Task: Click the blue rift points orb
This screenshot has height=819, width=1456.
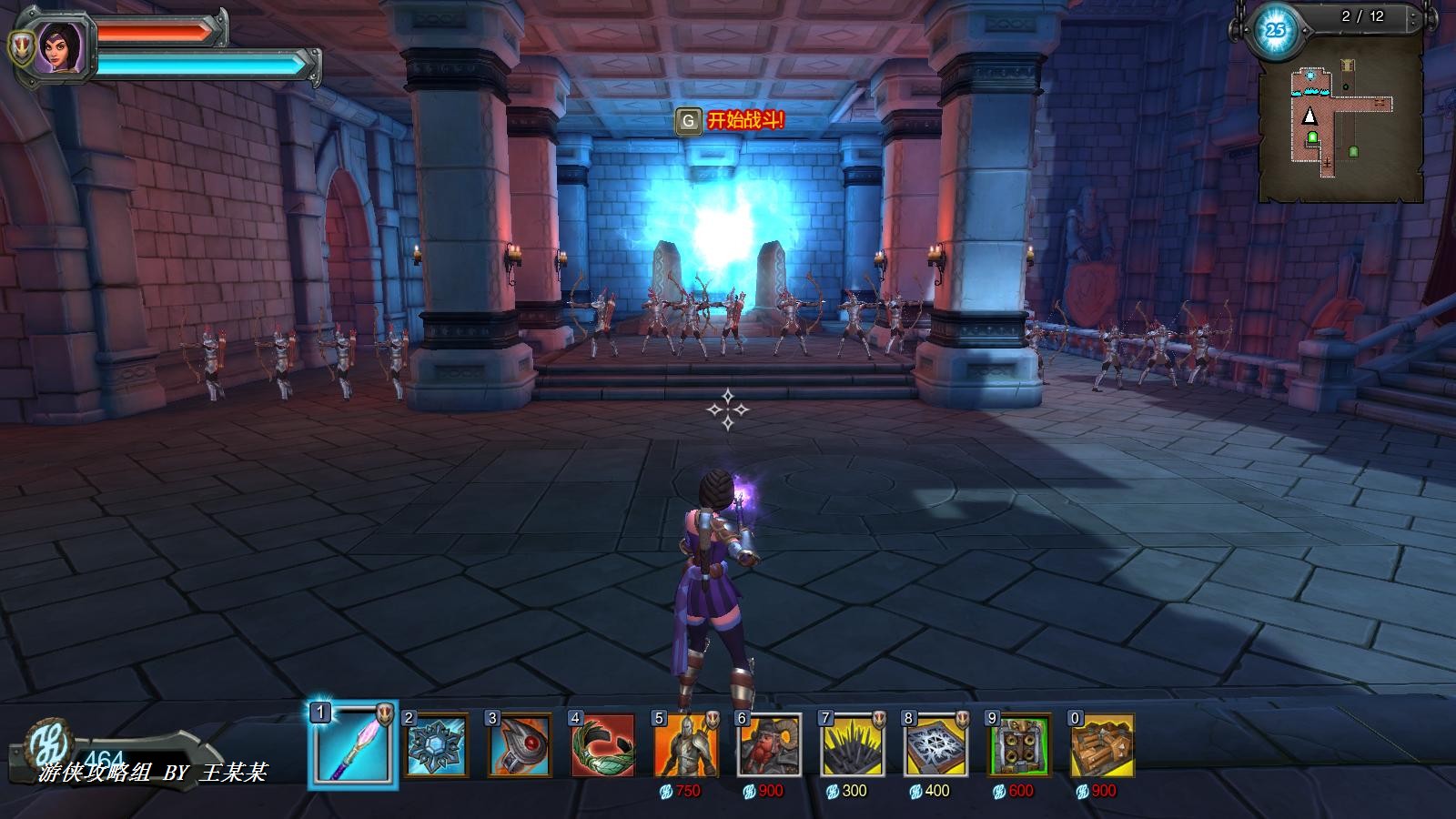Action: 1276,30
